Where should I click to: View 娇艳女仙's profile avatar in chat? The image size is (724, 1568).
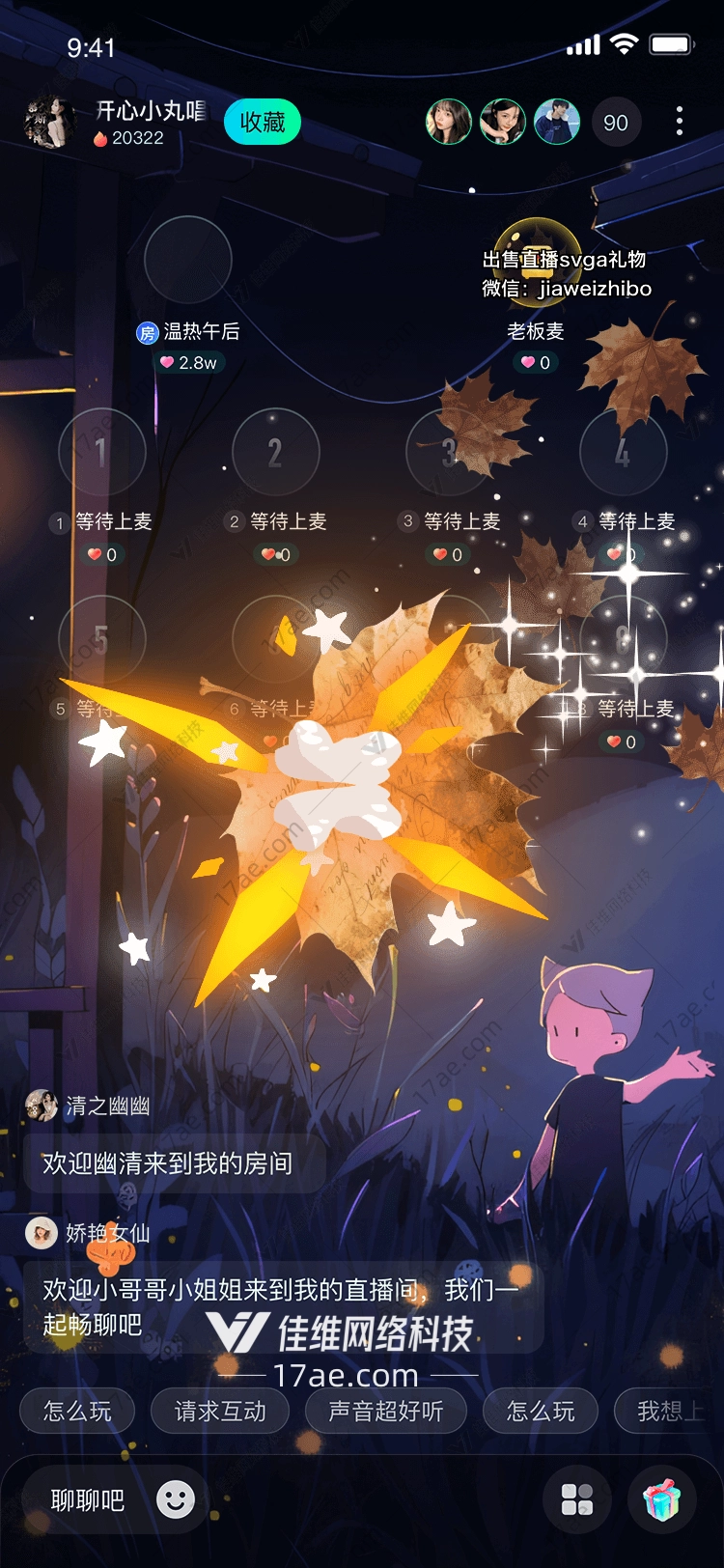pyautogui.click(x=42, y=1233)
